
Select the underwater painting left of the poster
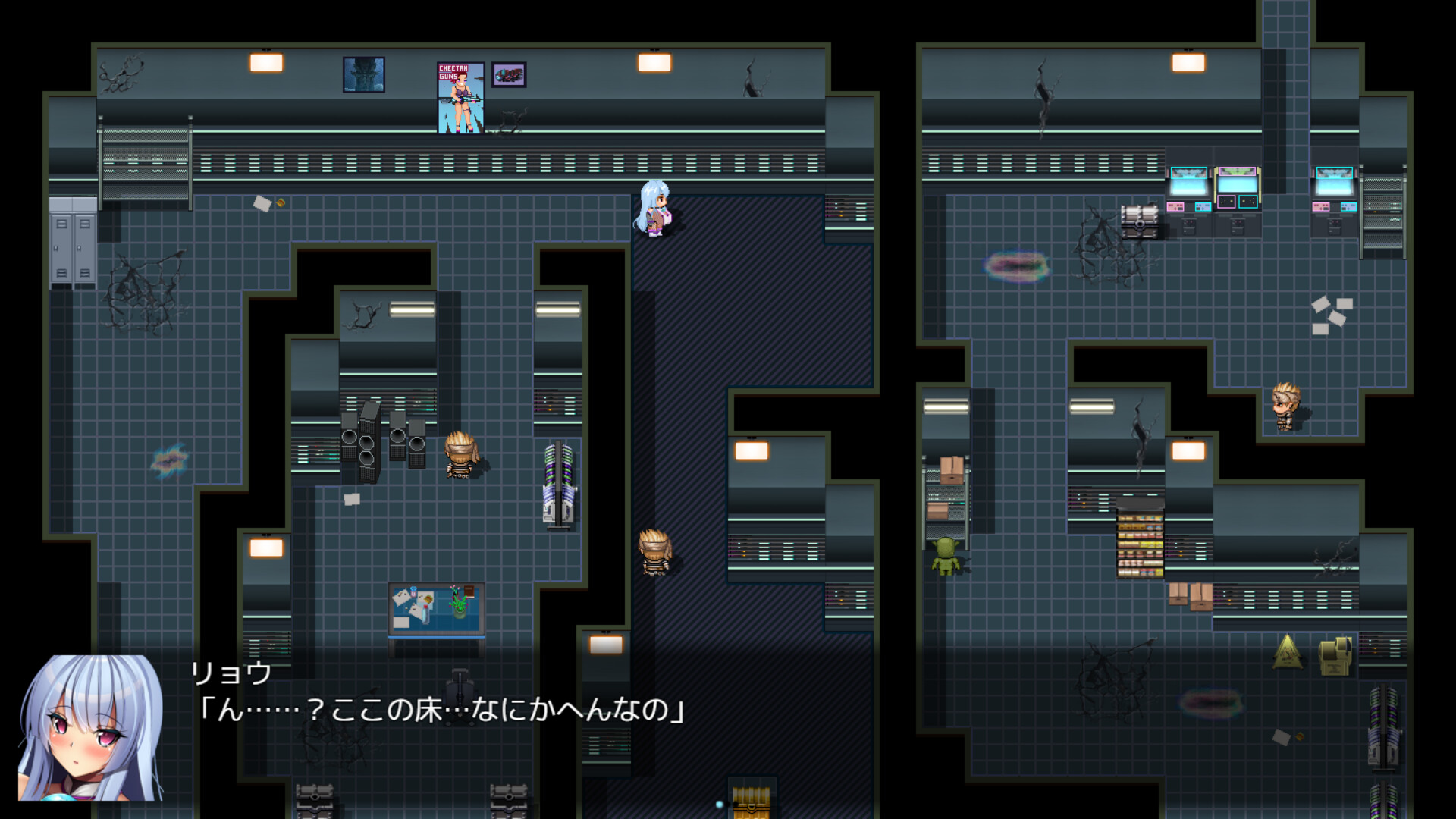[365, 74]
